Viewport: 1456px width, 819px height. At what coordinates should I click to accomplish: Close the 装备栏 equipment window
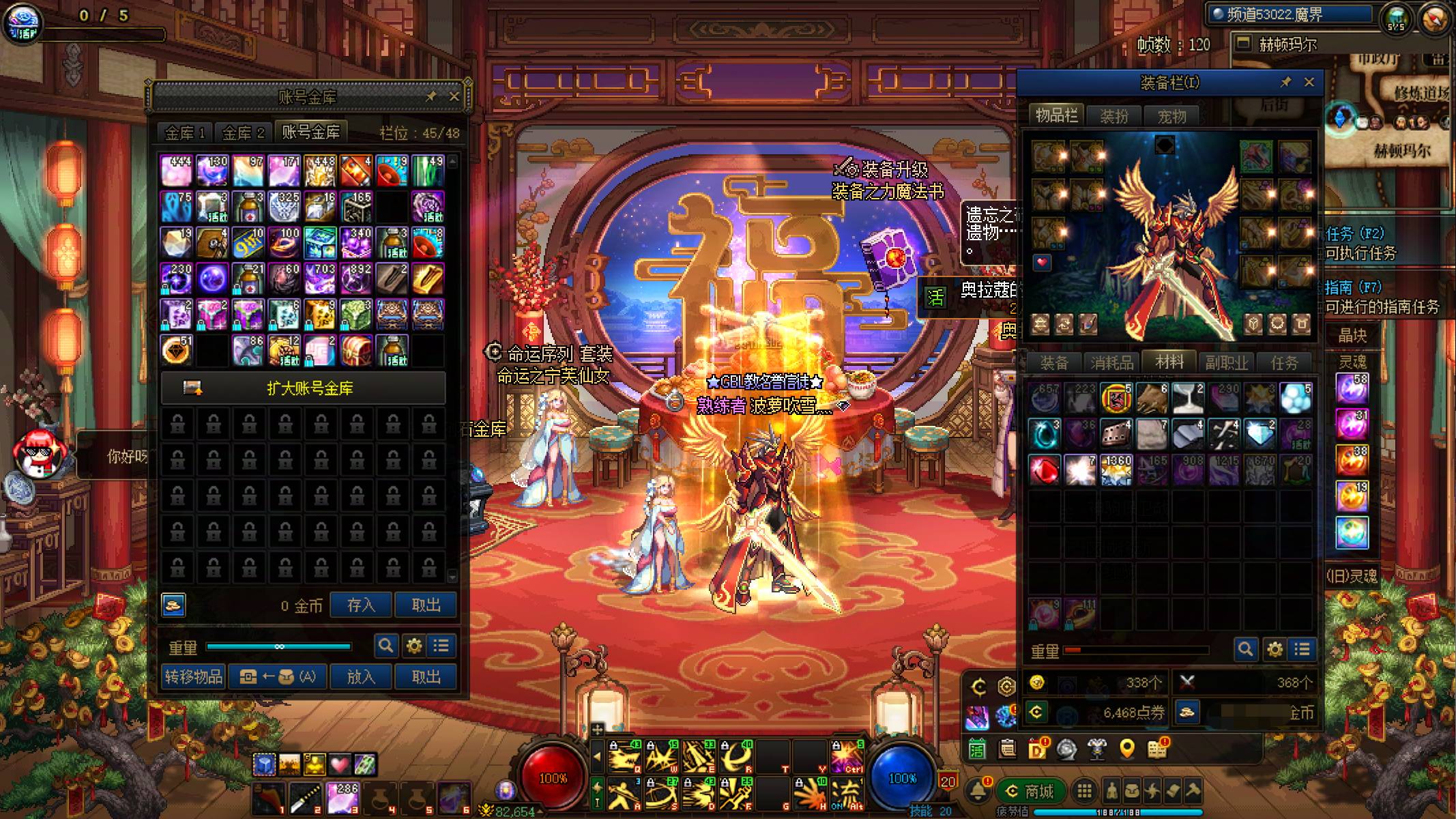click(1309, 82)
